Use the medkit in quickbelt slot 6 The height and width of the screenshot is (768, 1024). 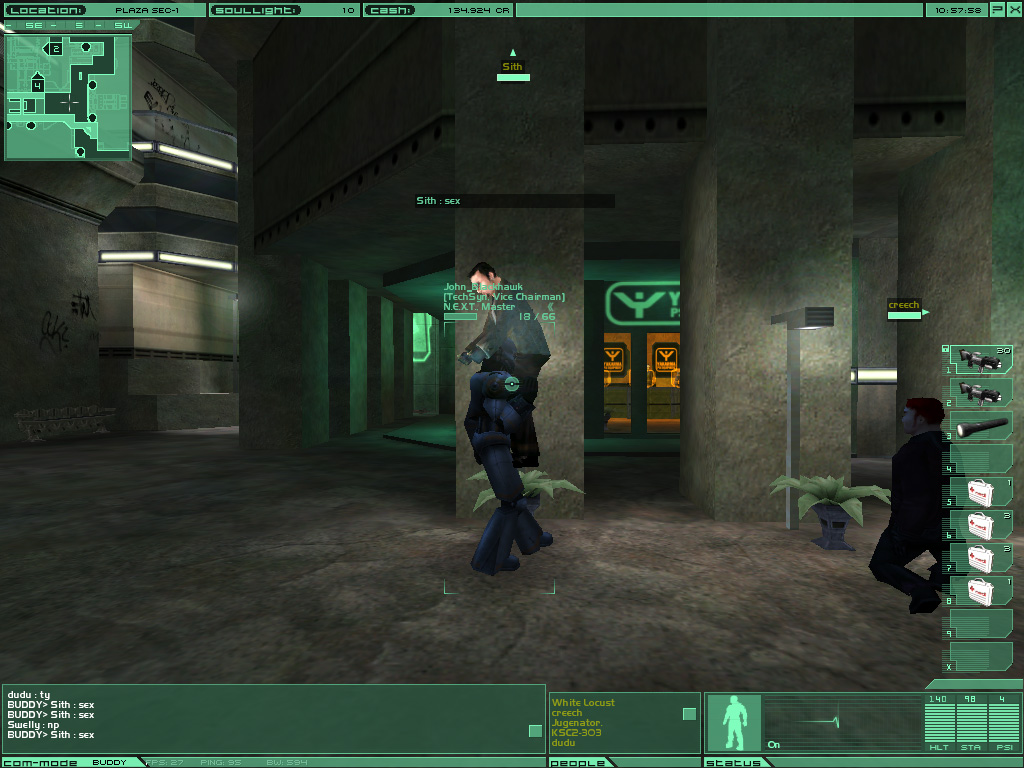[x=980, y=525]
